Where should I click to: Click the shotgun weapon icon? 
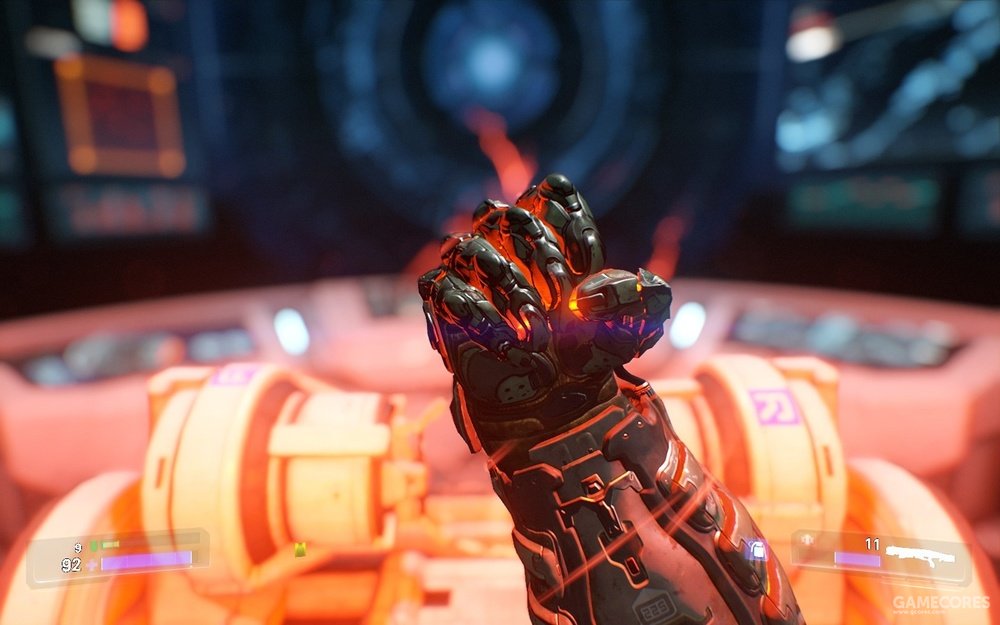(x=920, y=555)
